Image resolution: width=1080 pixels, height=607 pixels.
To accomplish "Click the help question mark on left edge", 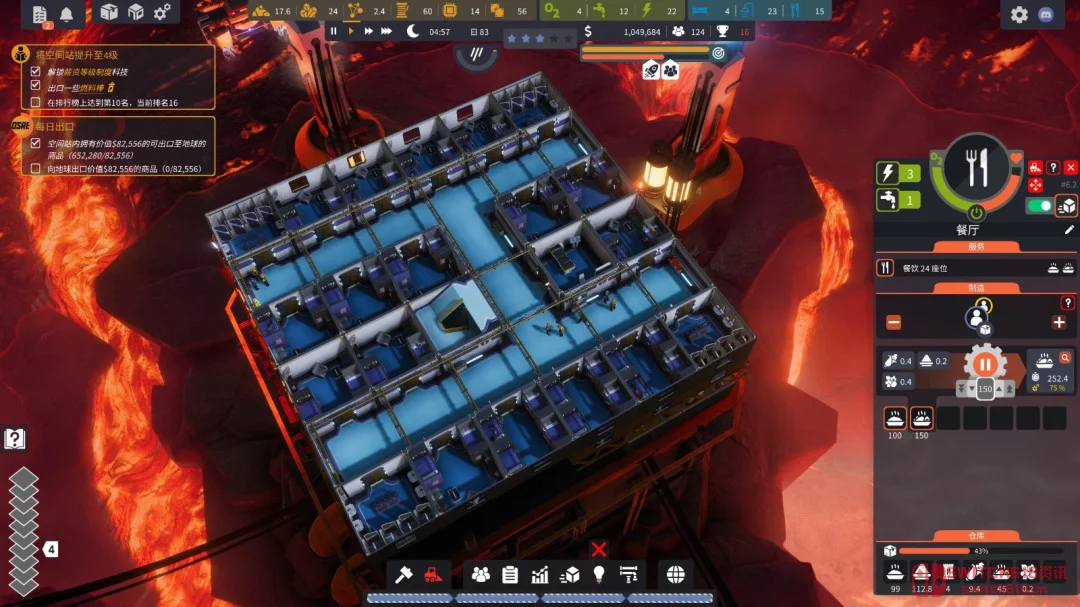I will point(15,438).
